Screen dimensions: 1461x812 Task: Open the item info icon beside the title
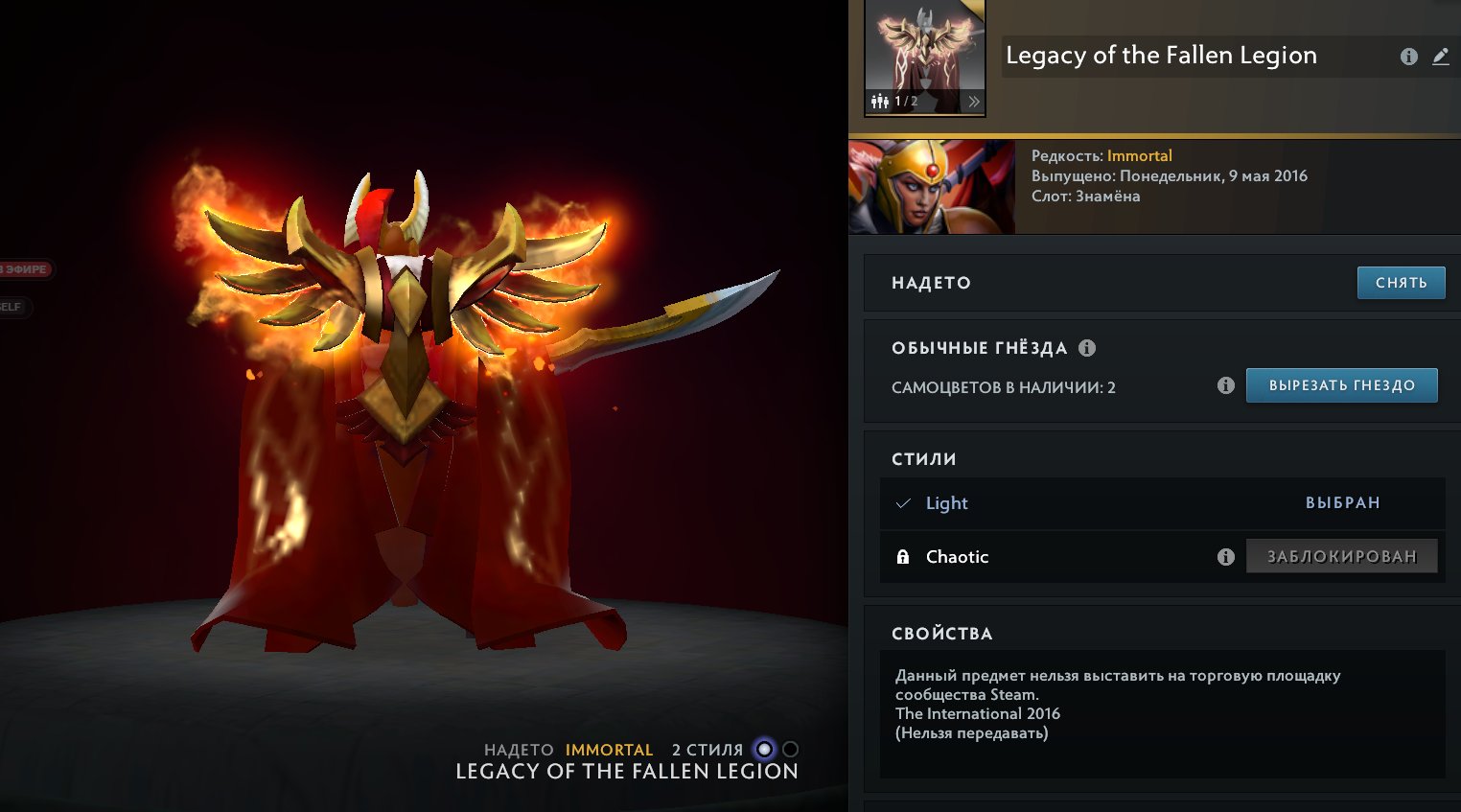(x=1408, y=56)
